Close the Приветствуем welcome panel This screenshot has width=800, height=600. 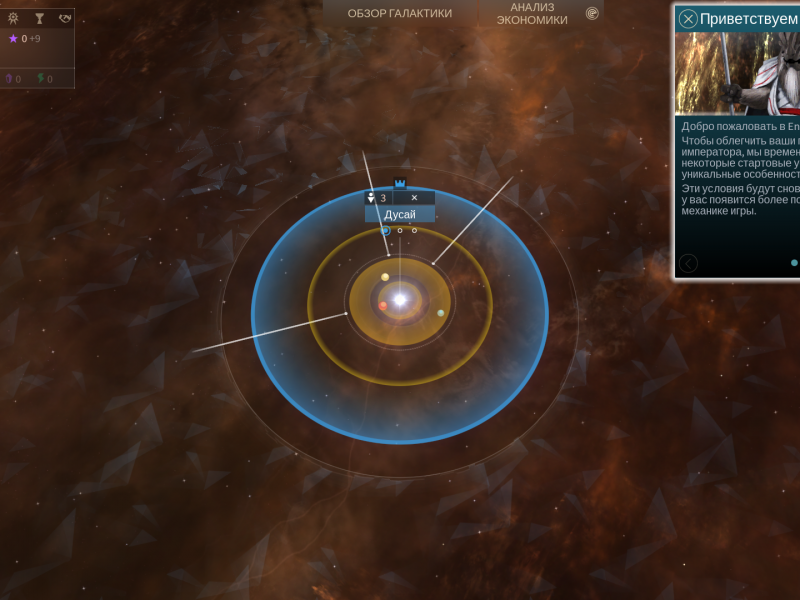coord(688,18)
